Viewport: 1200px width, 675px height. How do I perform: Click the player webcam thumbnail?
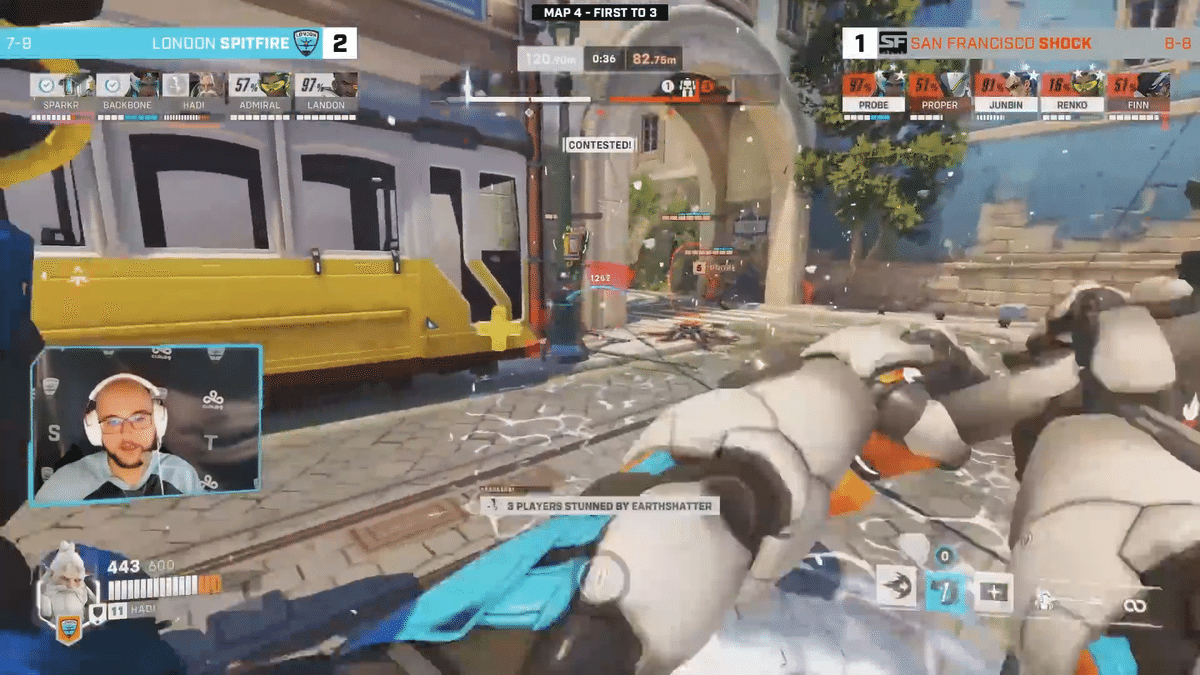[x=146, y=424]
